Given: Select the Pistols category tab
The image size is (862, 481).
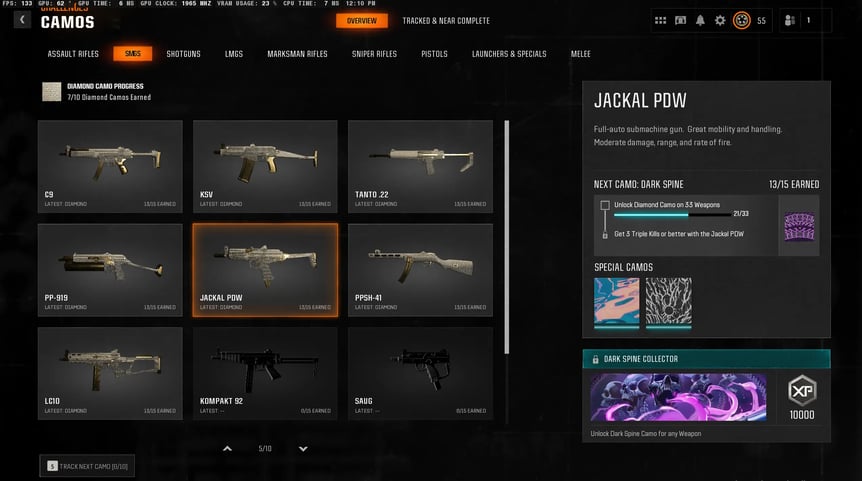Looking at the screenshot, I should [x=434, y=54].
